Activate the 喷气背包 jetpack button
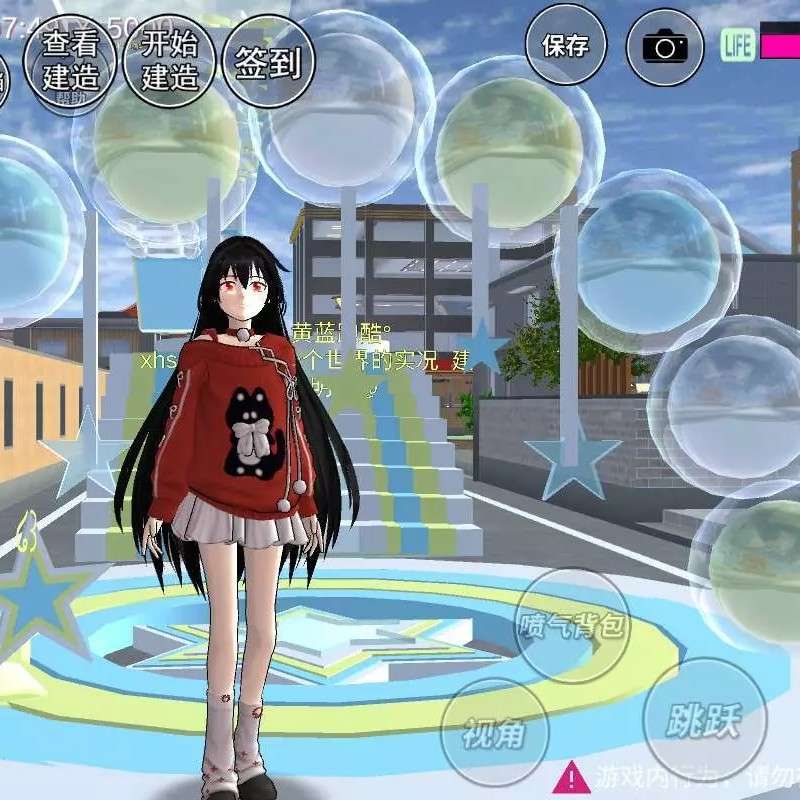Image resolution: width=800 pixels, height=800 pixels. 572,626
